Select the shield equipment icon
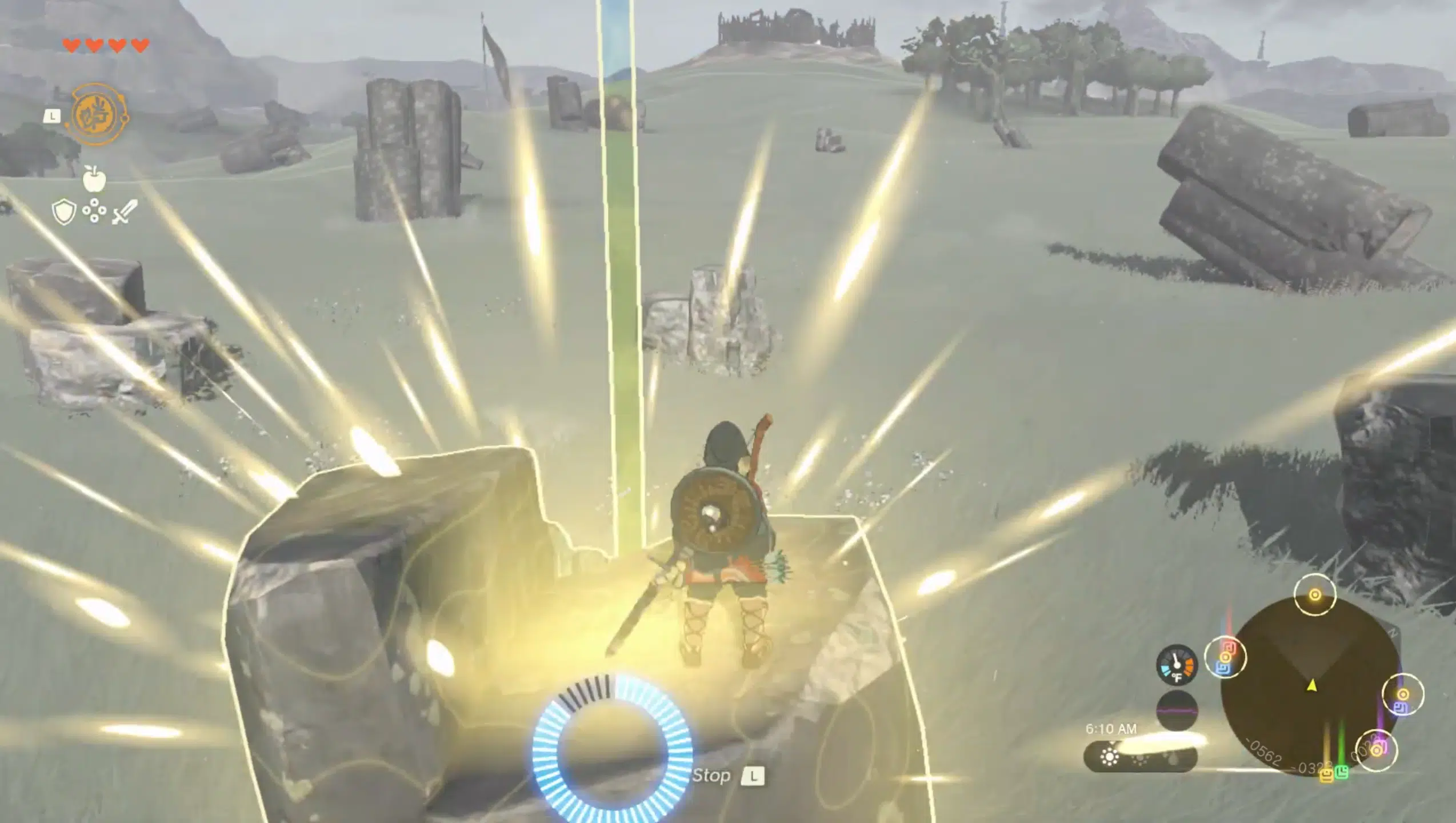 [63, 211]
